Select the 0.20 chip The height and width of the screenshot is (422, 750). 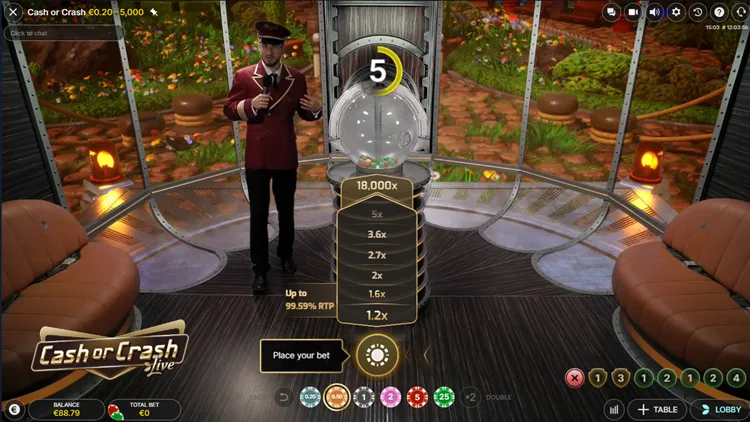point(310,397)
